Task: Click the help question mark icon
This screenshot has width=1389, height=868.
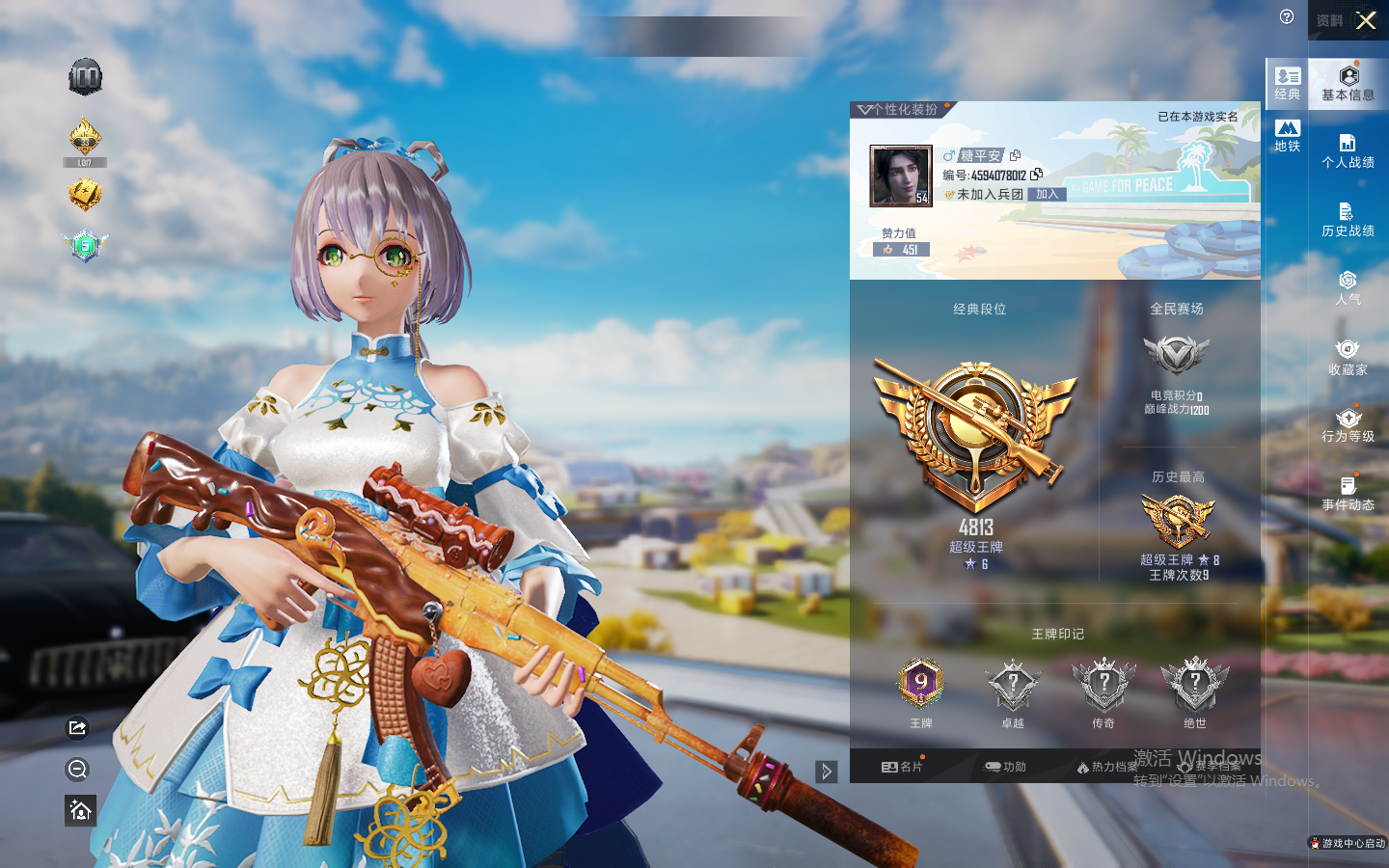Action: 1287,16
